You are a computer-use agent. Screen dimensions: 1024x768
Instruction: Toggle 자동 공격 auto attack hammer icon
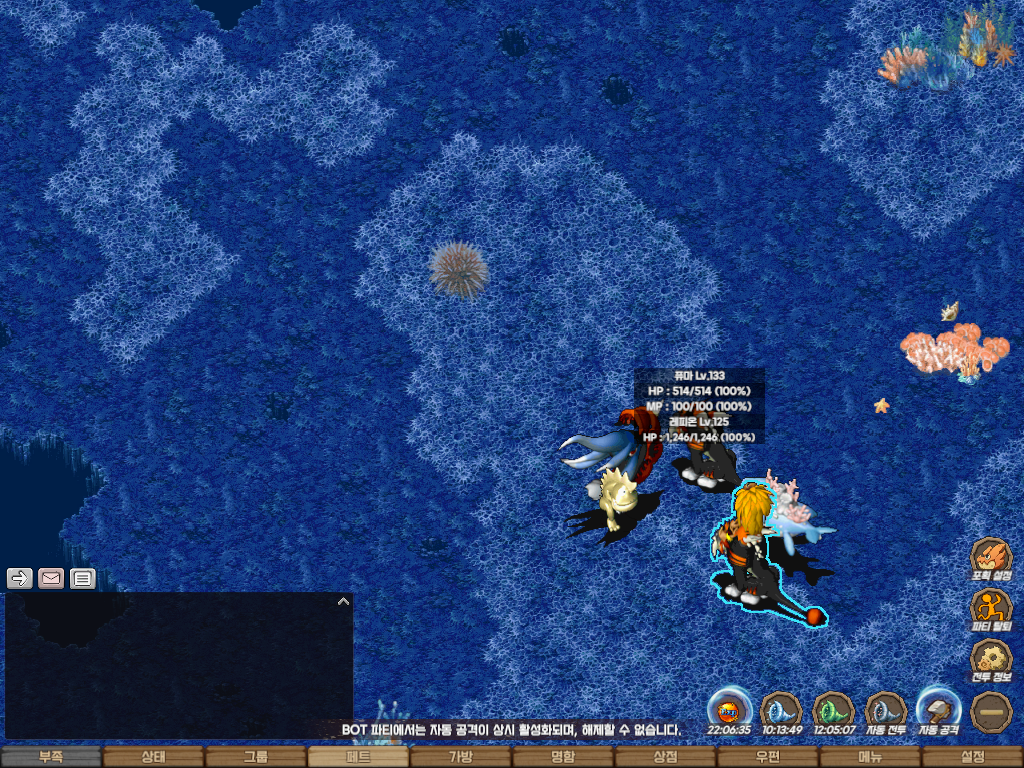point(939,710)
